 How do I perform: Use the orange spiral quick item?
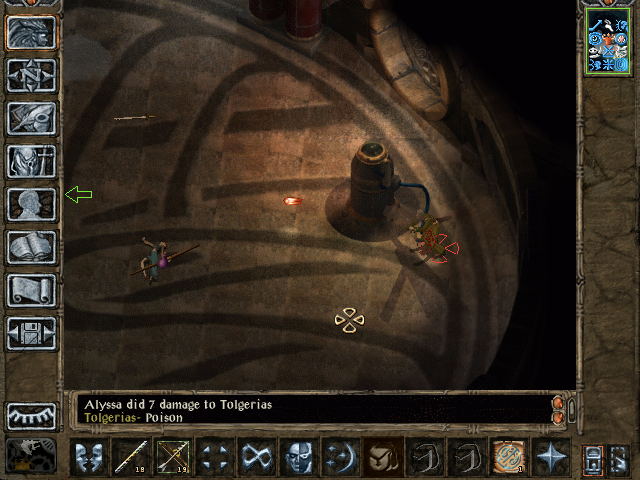[x=509, y=457]
